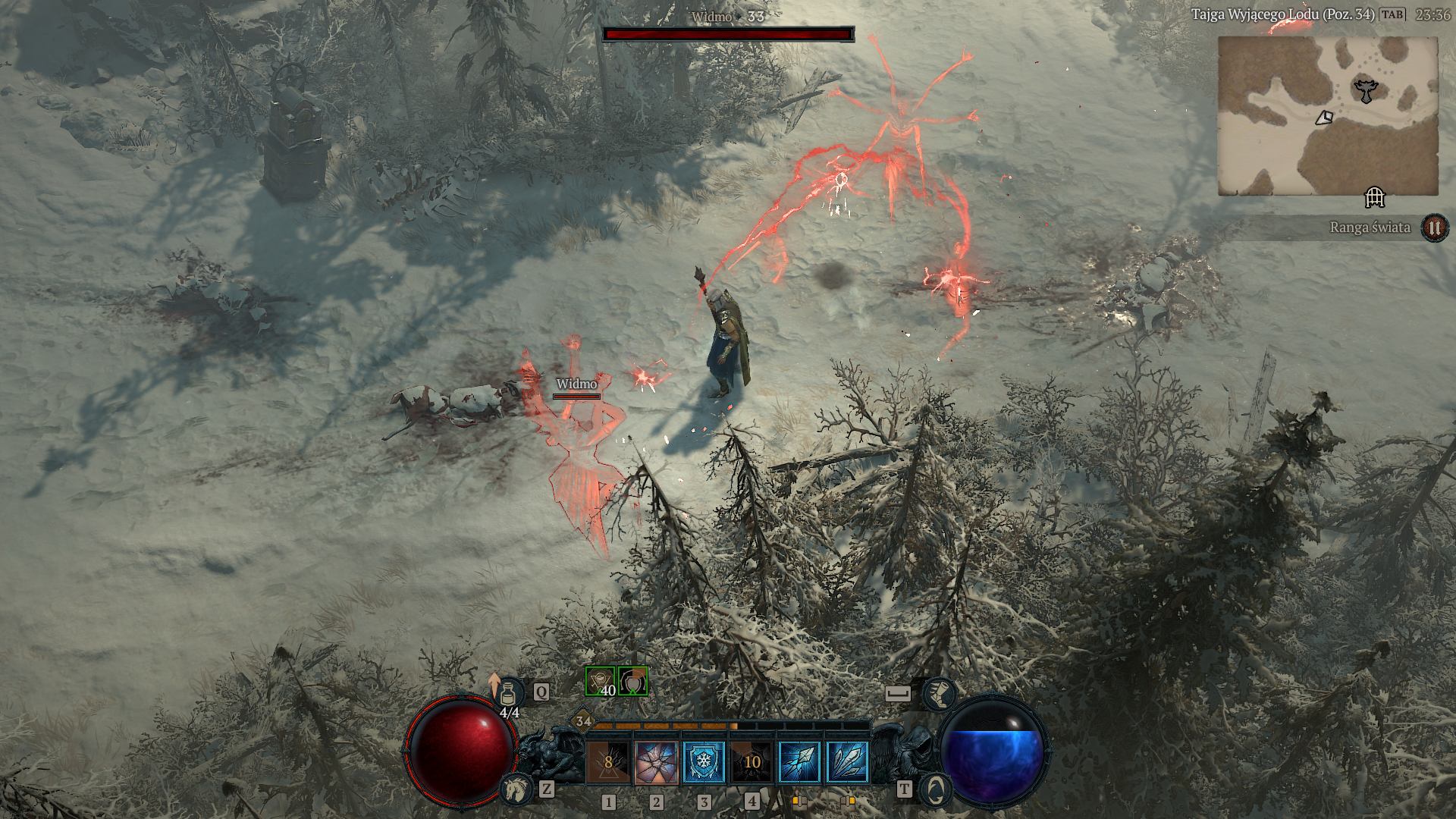The width and height of the screenshot is (1456, 819).
Task: Cast the shattered ice nova skill
Action: pos(656,761)
